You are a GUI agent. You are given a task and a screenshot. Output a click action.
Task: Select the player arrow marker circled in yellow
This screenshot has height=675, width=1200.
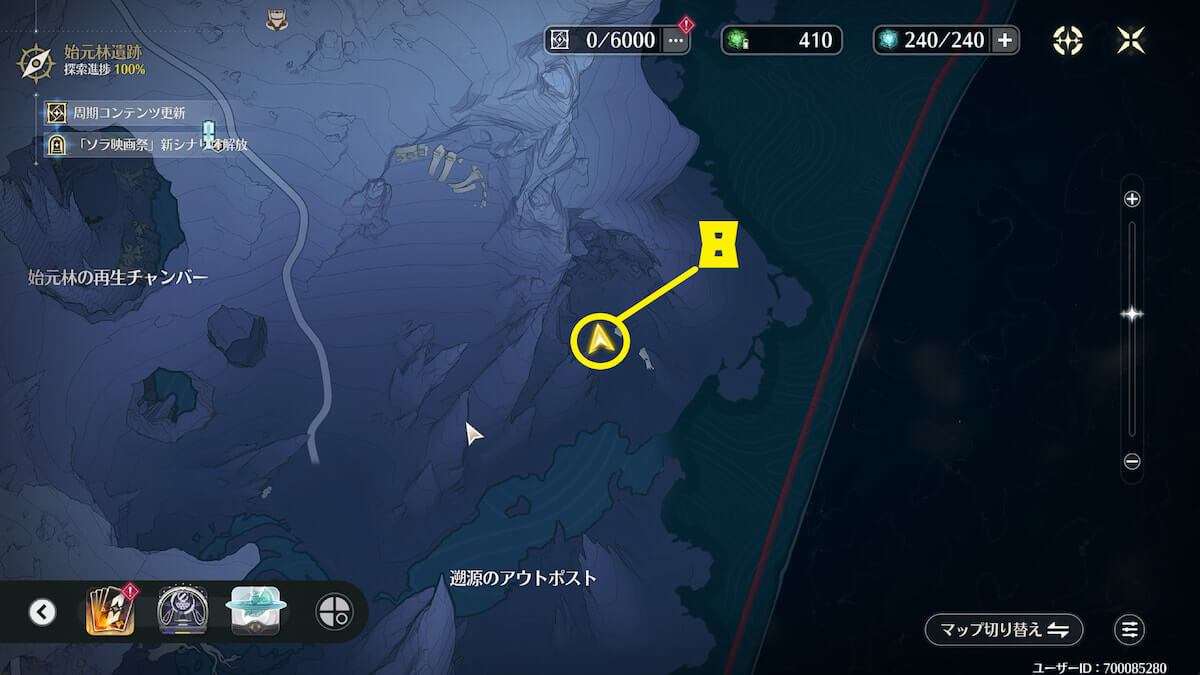pyautogui.click(x=600, y=341)
